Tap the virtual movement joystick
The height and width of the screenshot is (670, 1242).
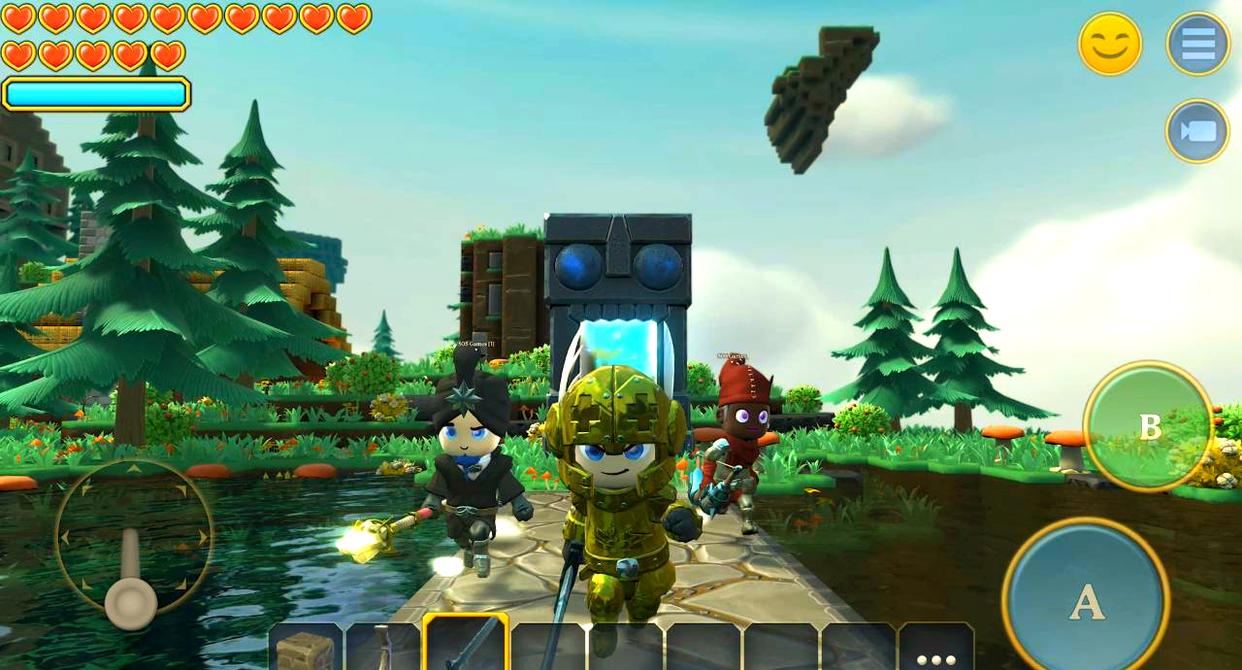(132, 546)
